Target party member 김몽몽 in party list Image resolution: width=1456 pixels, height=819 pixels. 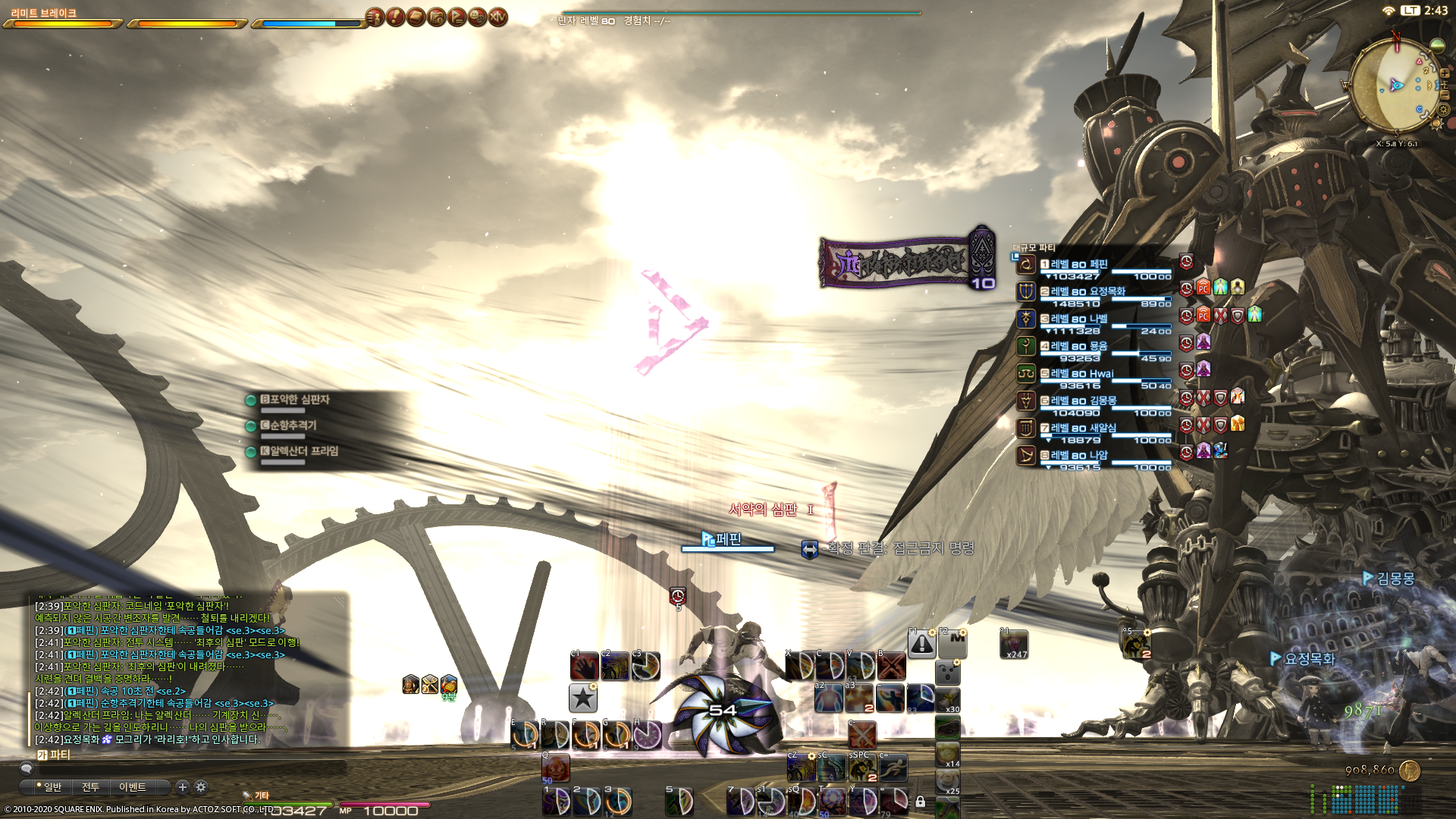[x=1083, y=401]
